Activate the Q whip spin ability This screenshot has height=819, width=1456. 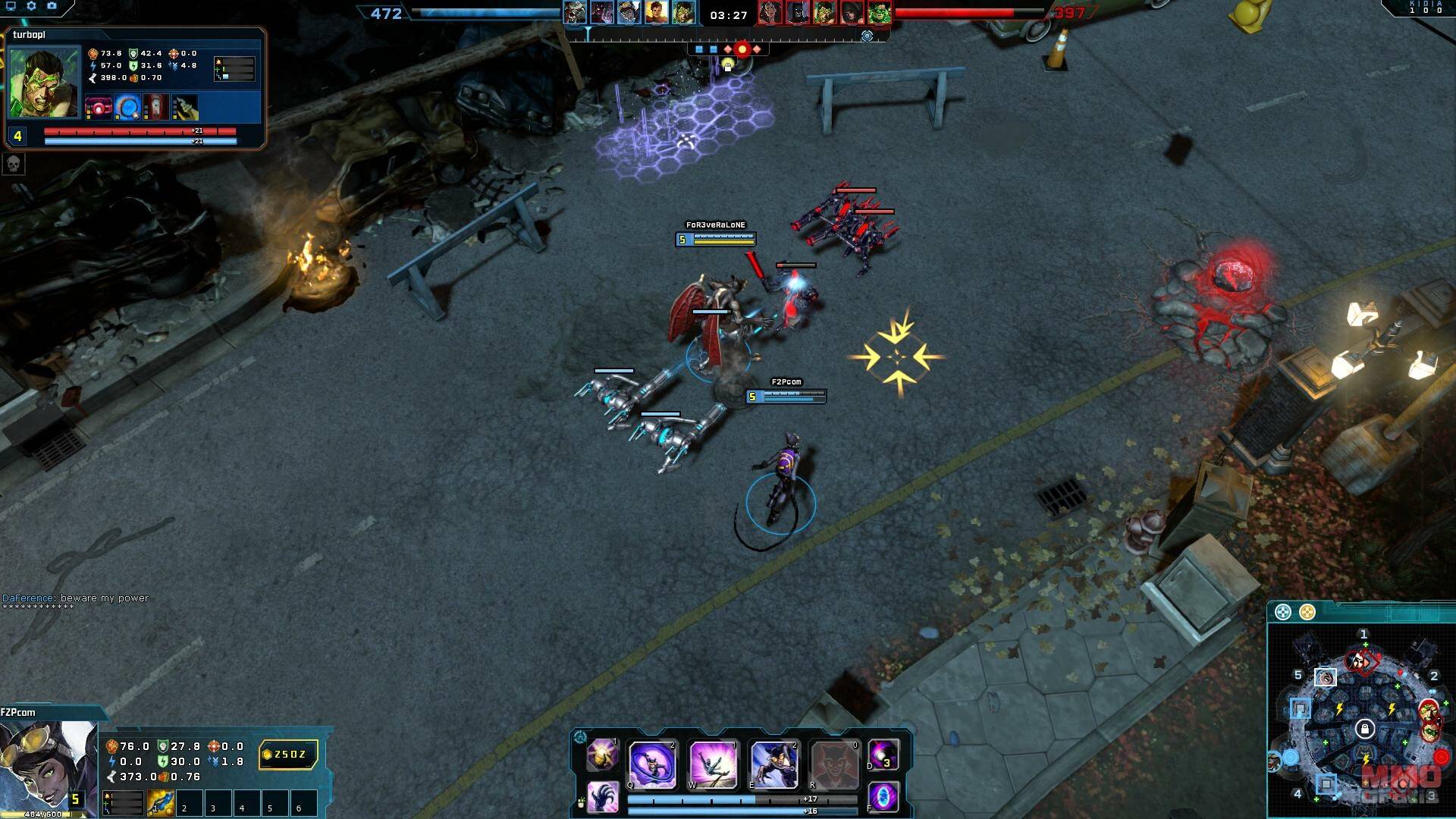tap(652, 764)
